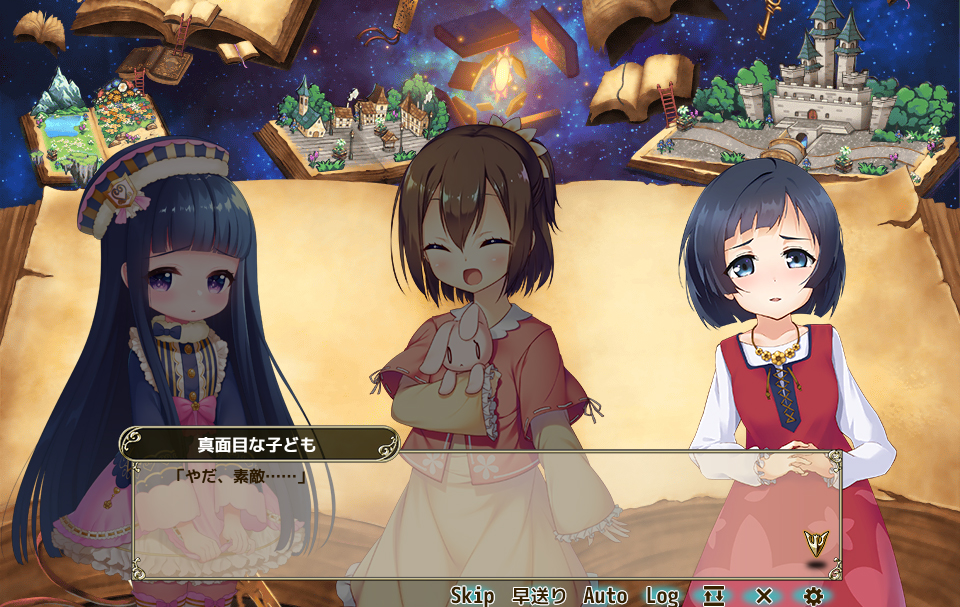Toggle Auto text advance

604,596
